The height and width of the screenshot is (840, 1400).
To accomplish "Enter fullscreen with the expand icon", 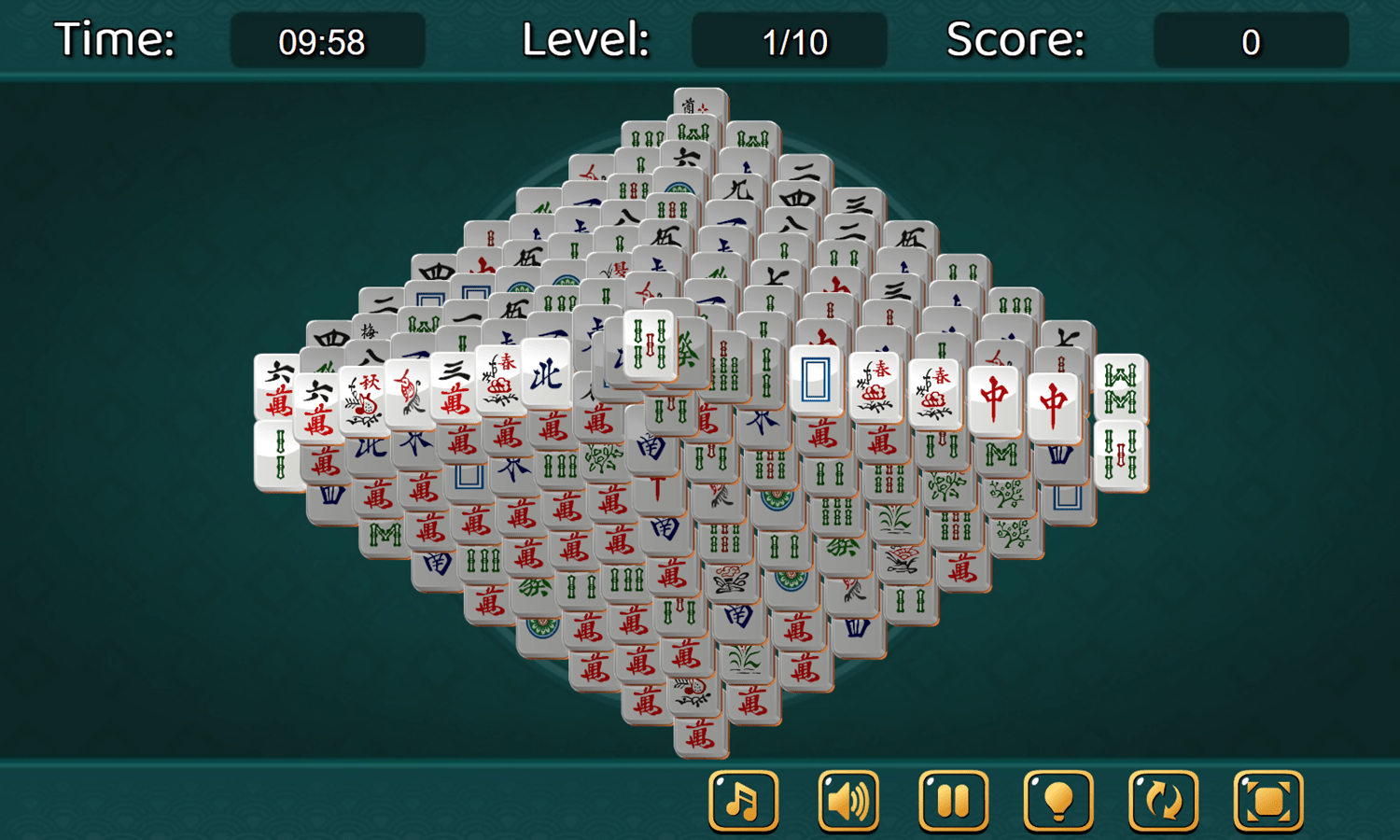I will [x=1270, y=801].
